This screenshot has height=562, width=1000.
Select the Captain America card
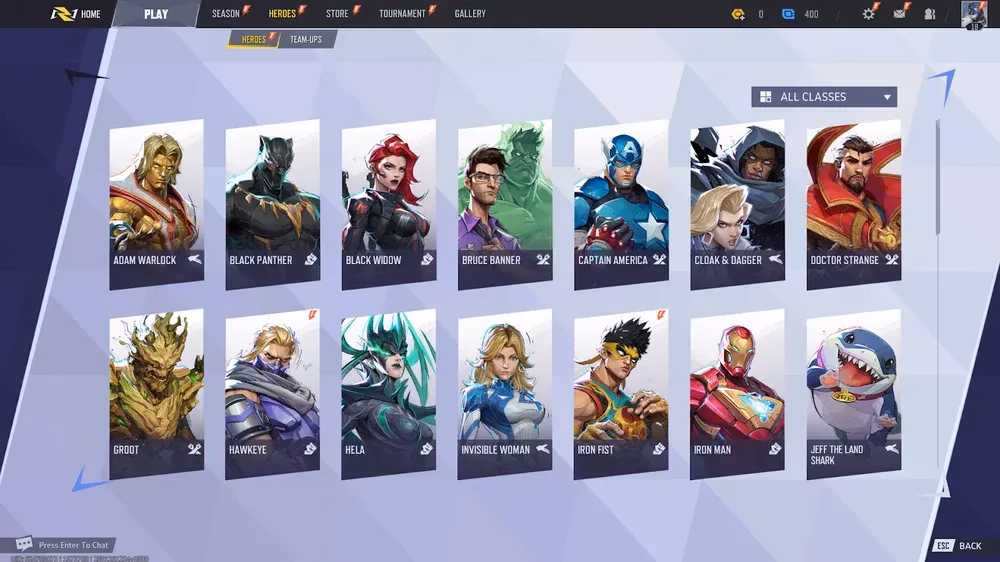coord(621,203)
